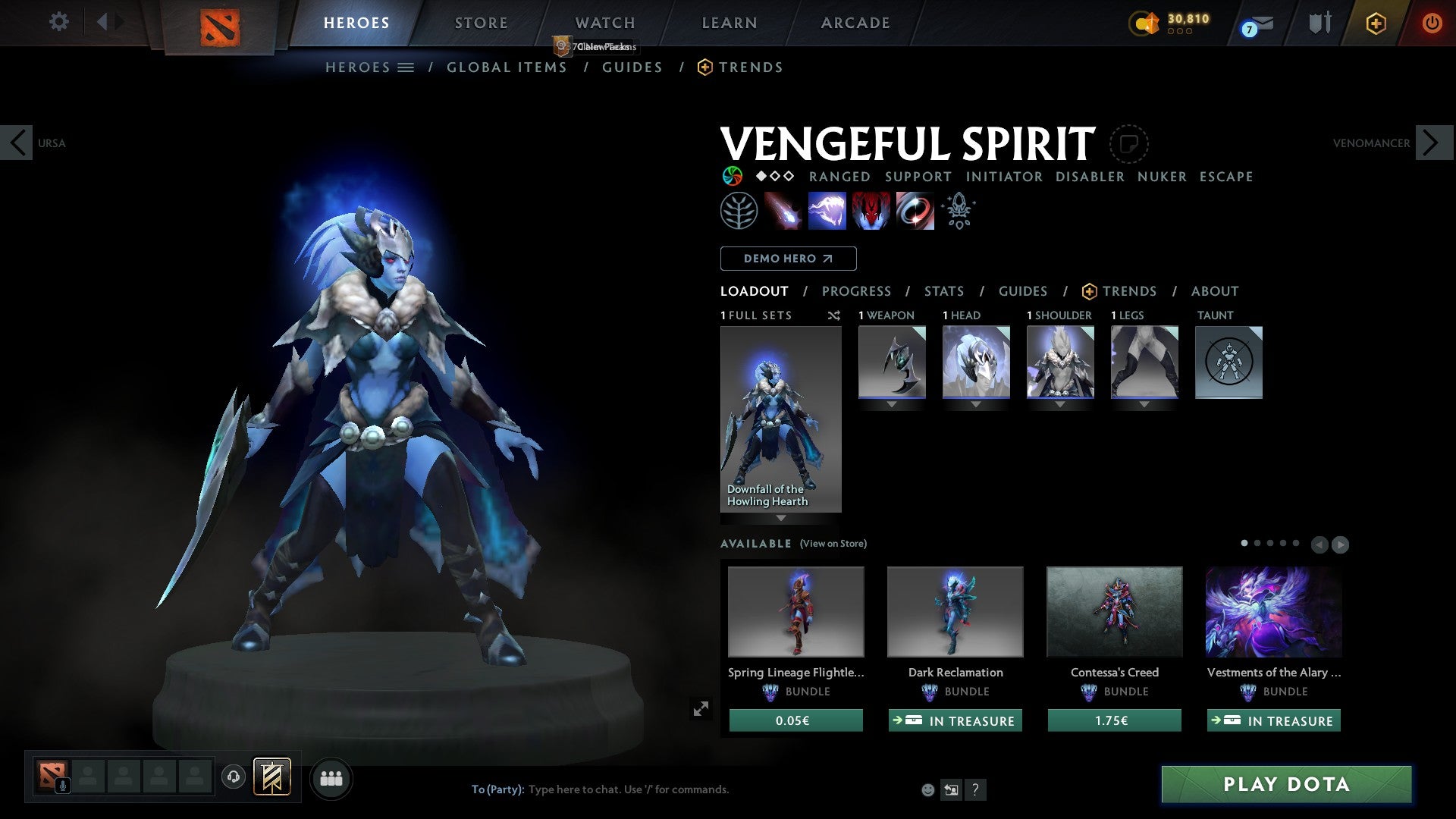The image size is (1456, 819).
Task: Open the friends list icon
Action: tap(330, 777)
